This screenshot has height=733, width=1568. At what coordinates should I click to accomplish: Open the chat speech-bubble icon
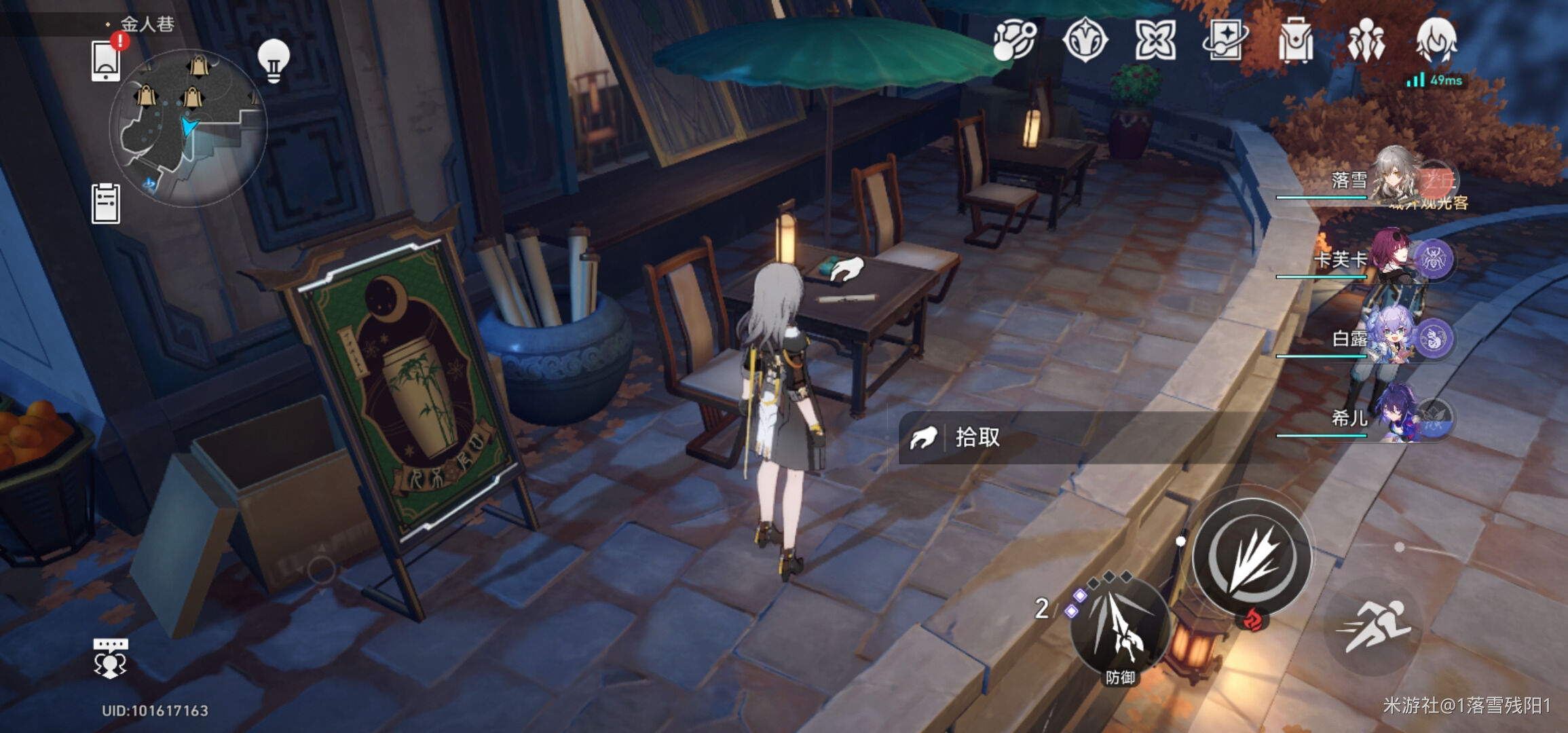tap(110, 657)
